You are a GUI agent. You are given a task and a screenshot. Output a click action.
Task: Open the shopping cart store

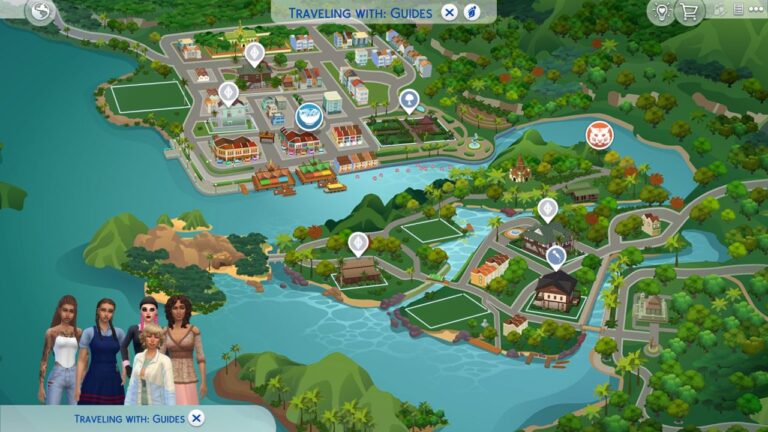click(x=688, y=12)
